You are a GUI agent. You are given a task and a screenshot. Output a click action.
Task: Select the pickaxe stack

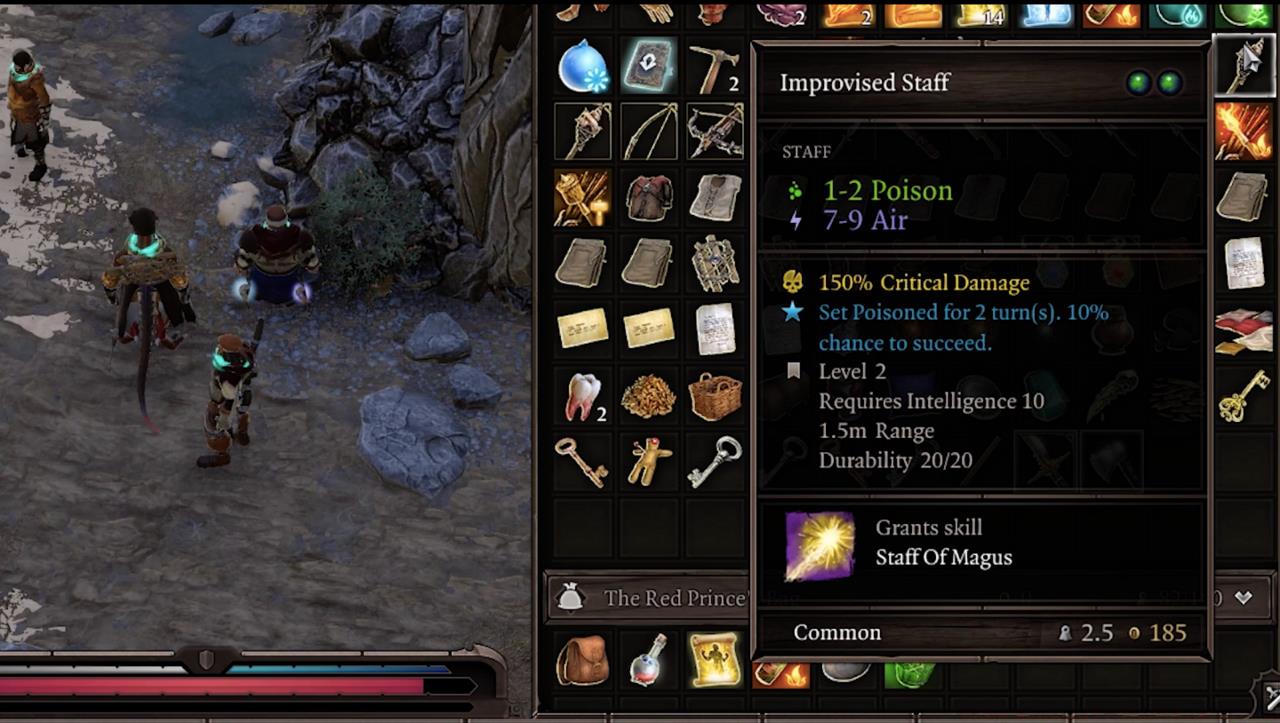coord(715,68)
